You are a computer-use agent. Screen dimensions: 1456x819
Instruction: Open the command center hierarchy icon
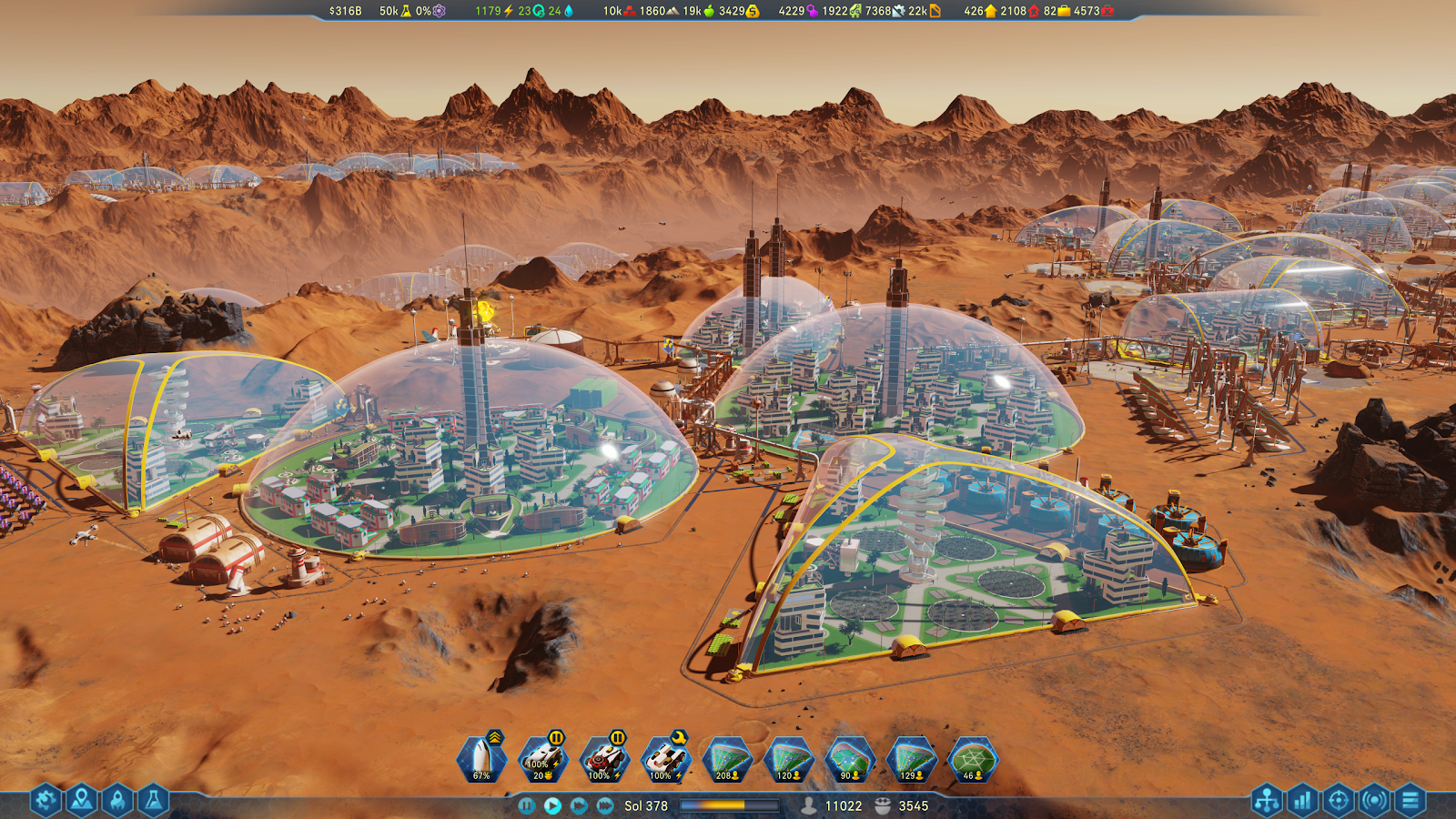(1267, 801)
